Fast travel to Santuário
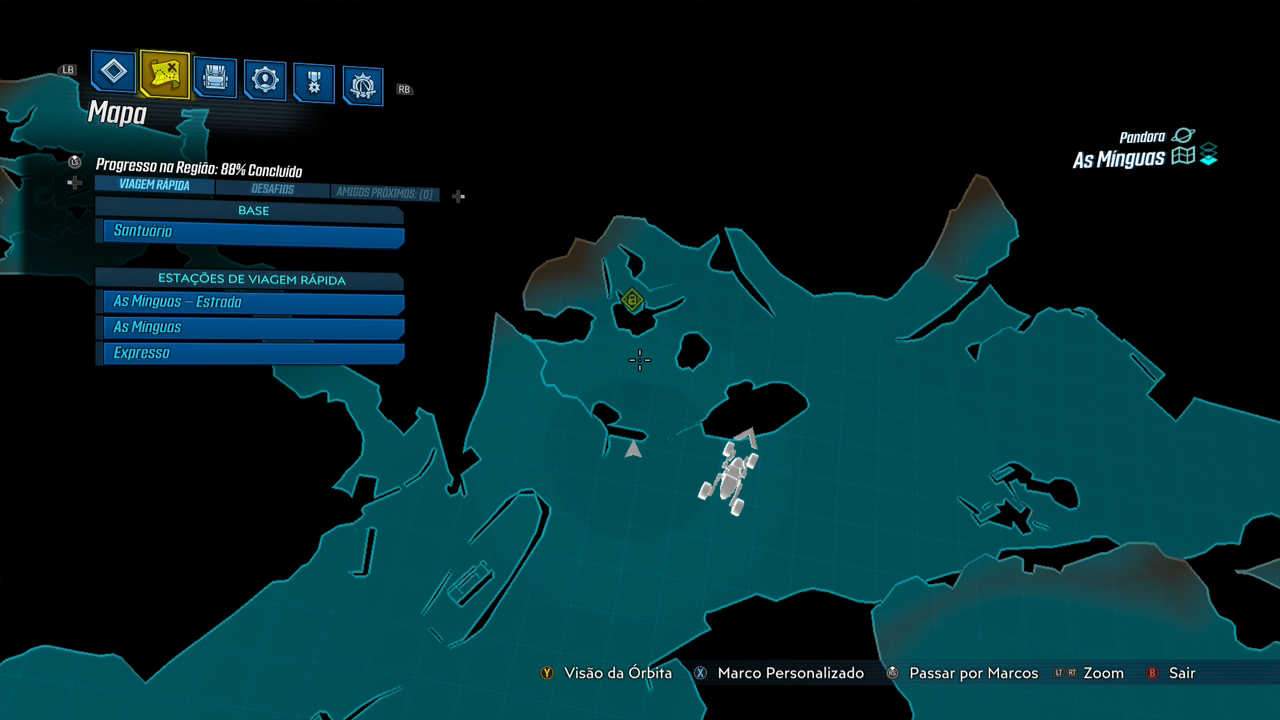This screenshot has height=720, width=1280. (x=250, y=232)
